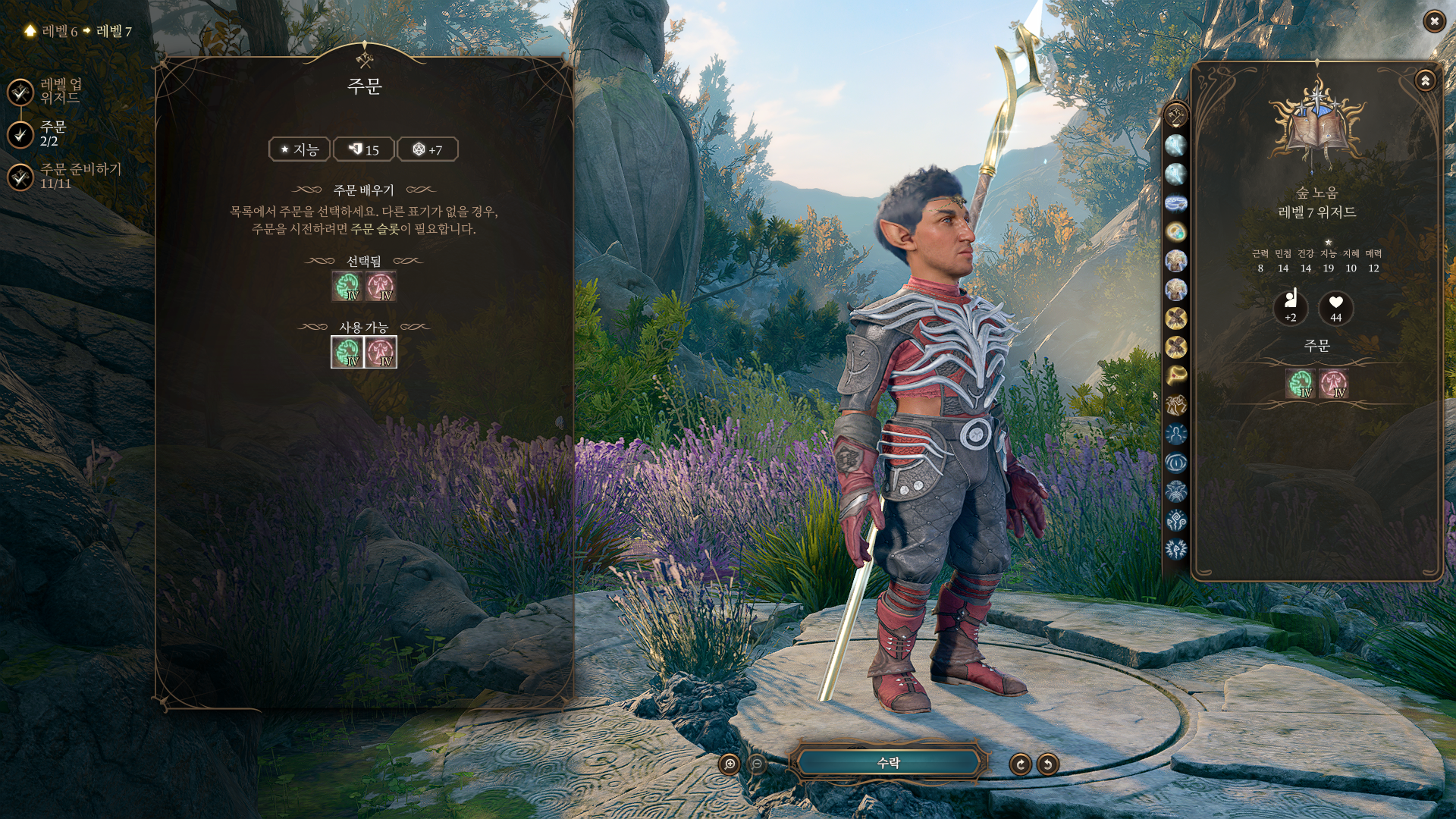This screenshot has width=1456, height=819.
Task: Inspect the green spell in the summary panel
Action: [x=1300, y=384]
